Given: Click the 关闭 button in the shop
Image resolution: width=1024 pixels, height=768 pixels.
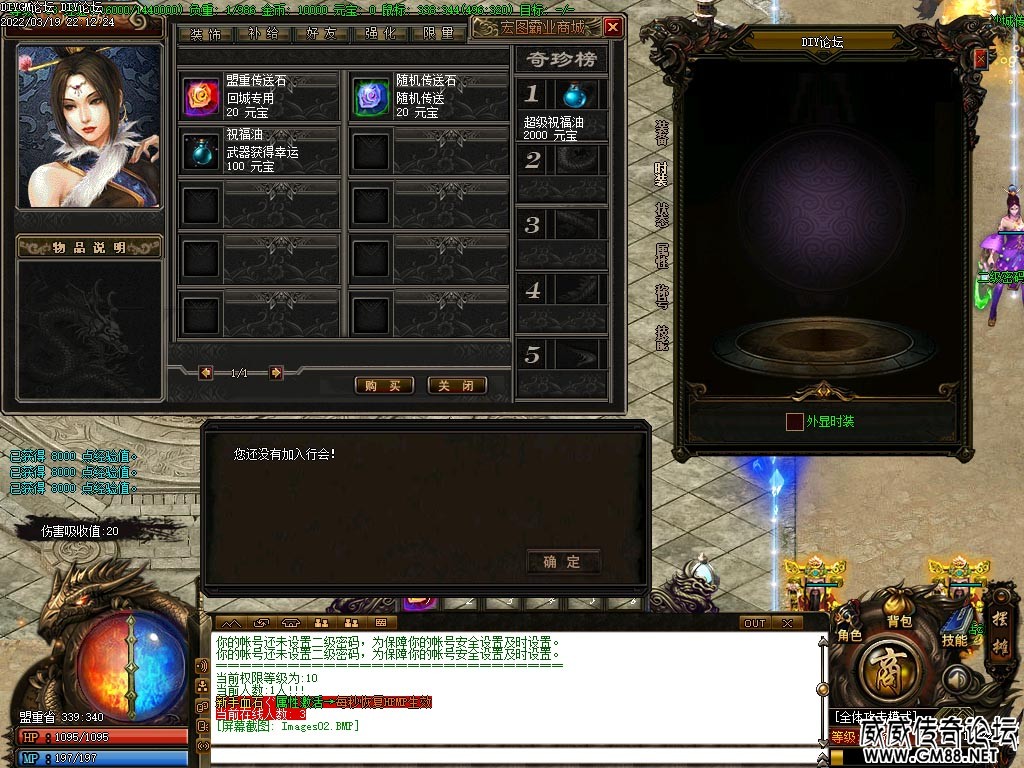Looking at the screenshot, I should tap(457, 386).
